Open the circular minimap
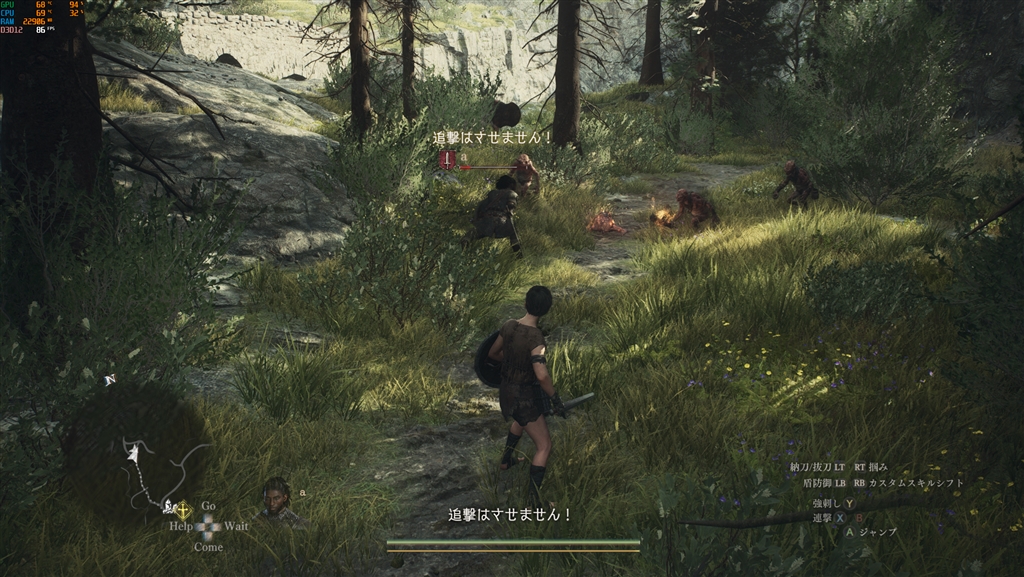 tap(135, 450)
